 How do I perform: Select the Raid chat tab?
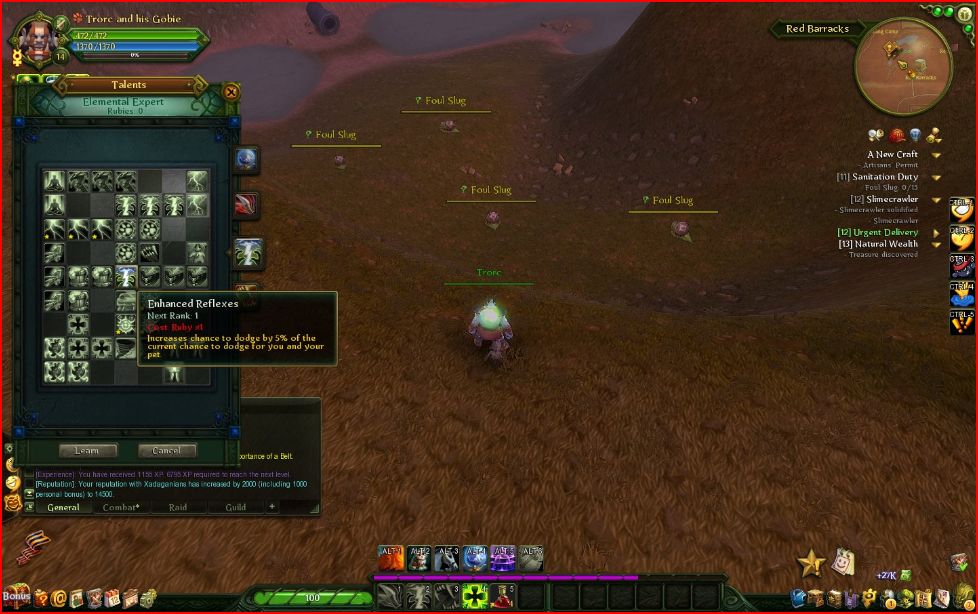[178, 507]
